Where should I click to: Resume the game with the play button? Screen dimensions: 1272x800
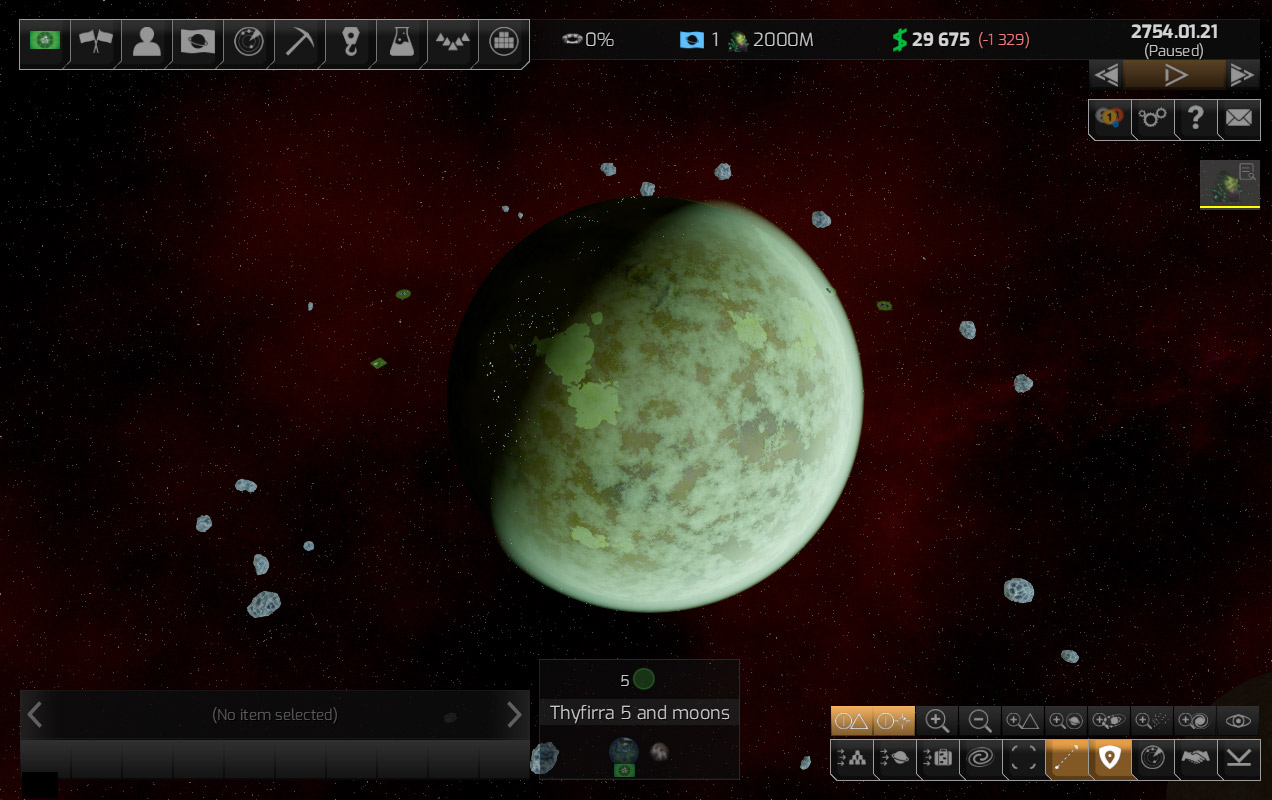(x=1175, y=75)
